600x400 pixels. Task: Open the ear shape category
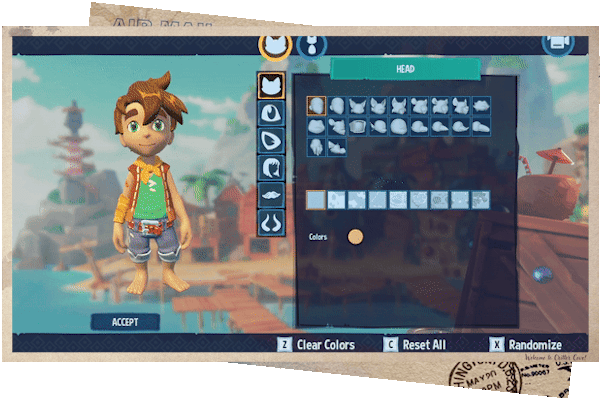coord(270,141)
